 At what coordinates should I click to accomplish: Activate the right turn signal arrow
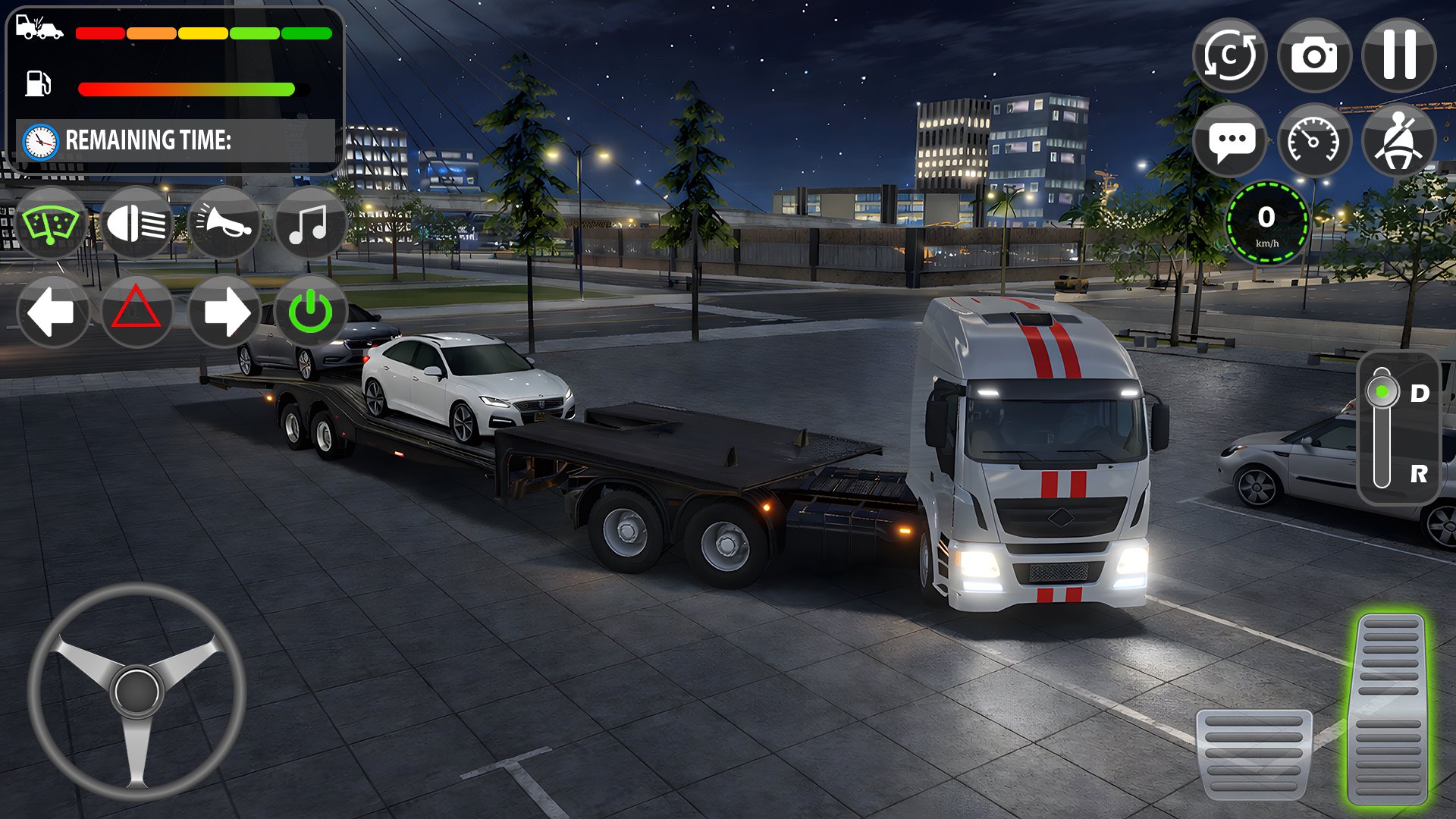click(224, 312)
